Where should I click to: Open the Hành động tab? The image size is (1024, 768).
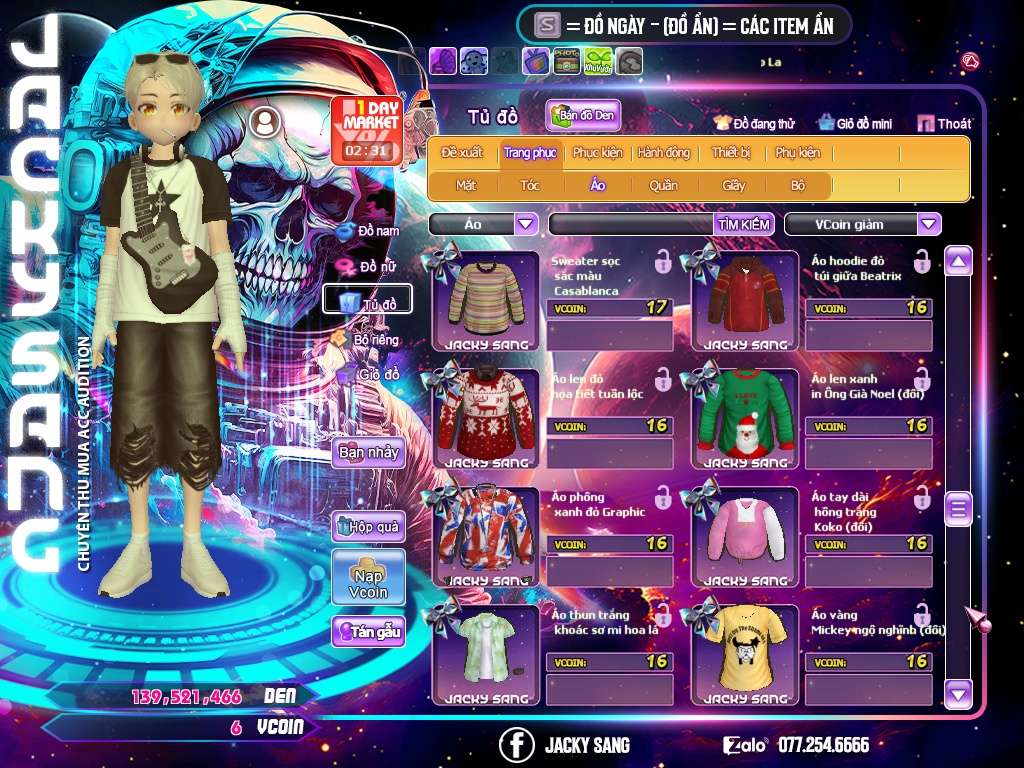pos(664,153)
